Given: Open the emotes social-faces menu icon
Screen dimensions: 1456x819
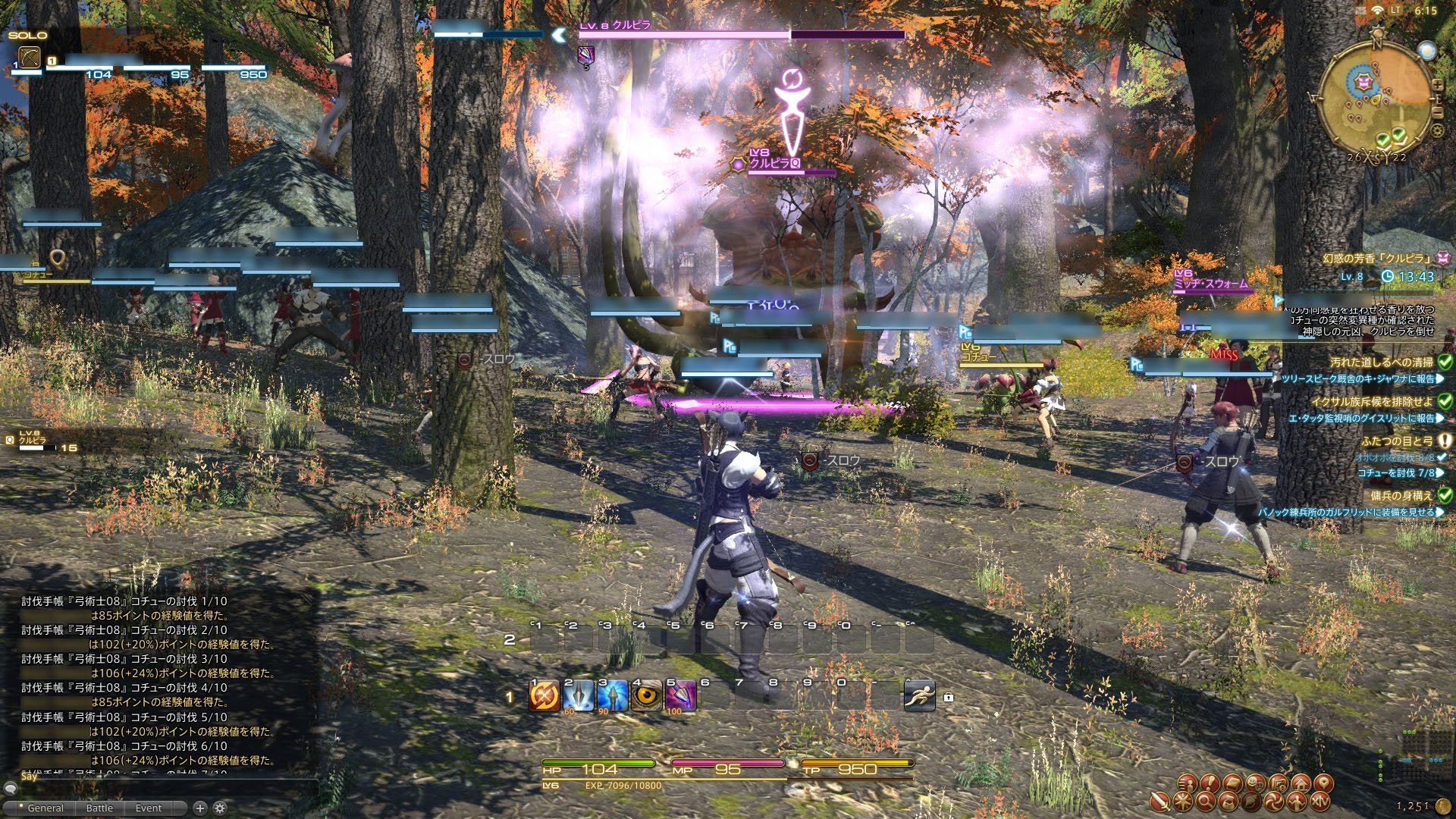Looking at the screenshot, I should tap(1255, 783).
